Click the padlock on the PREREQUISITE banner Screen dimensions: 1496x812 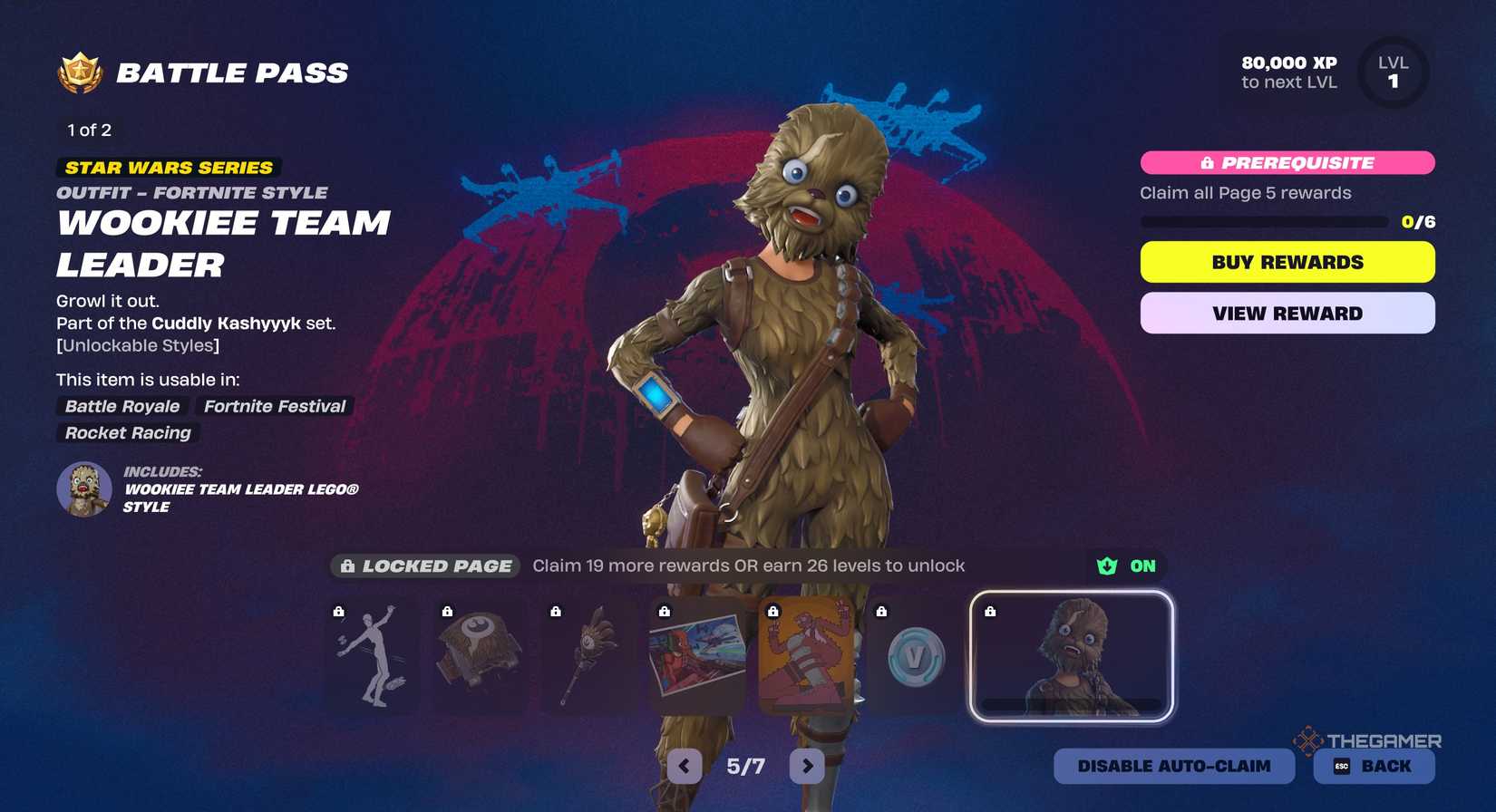point(1206,163)
